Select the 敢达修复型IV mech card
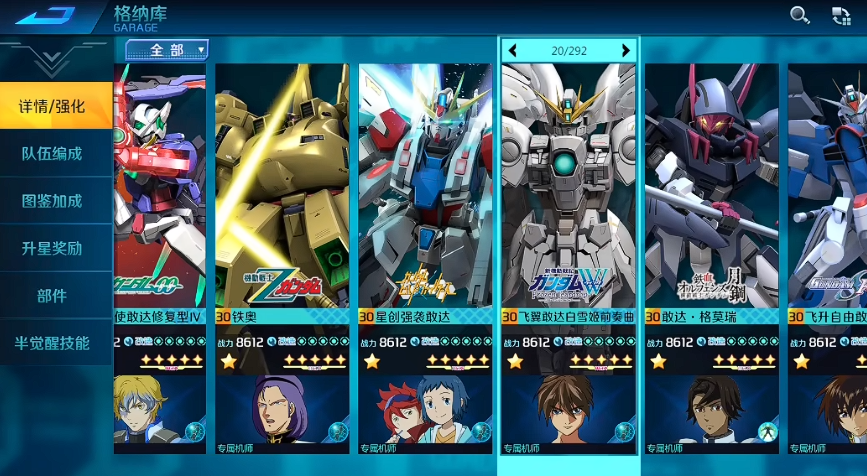The image size is (867, 476). point(160,200)
